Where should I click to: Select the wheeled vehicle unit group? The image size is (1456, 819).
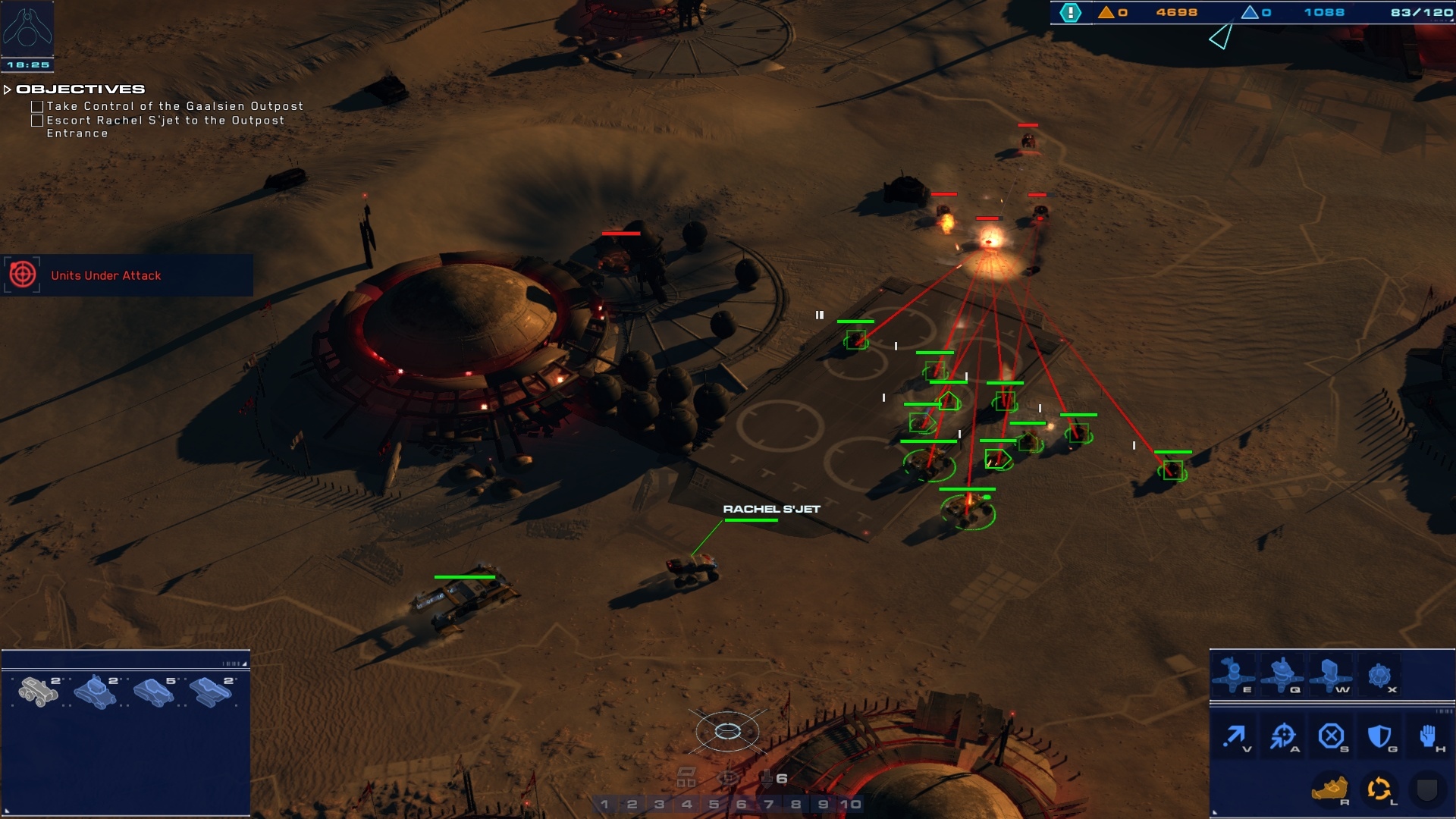(38, 691)
